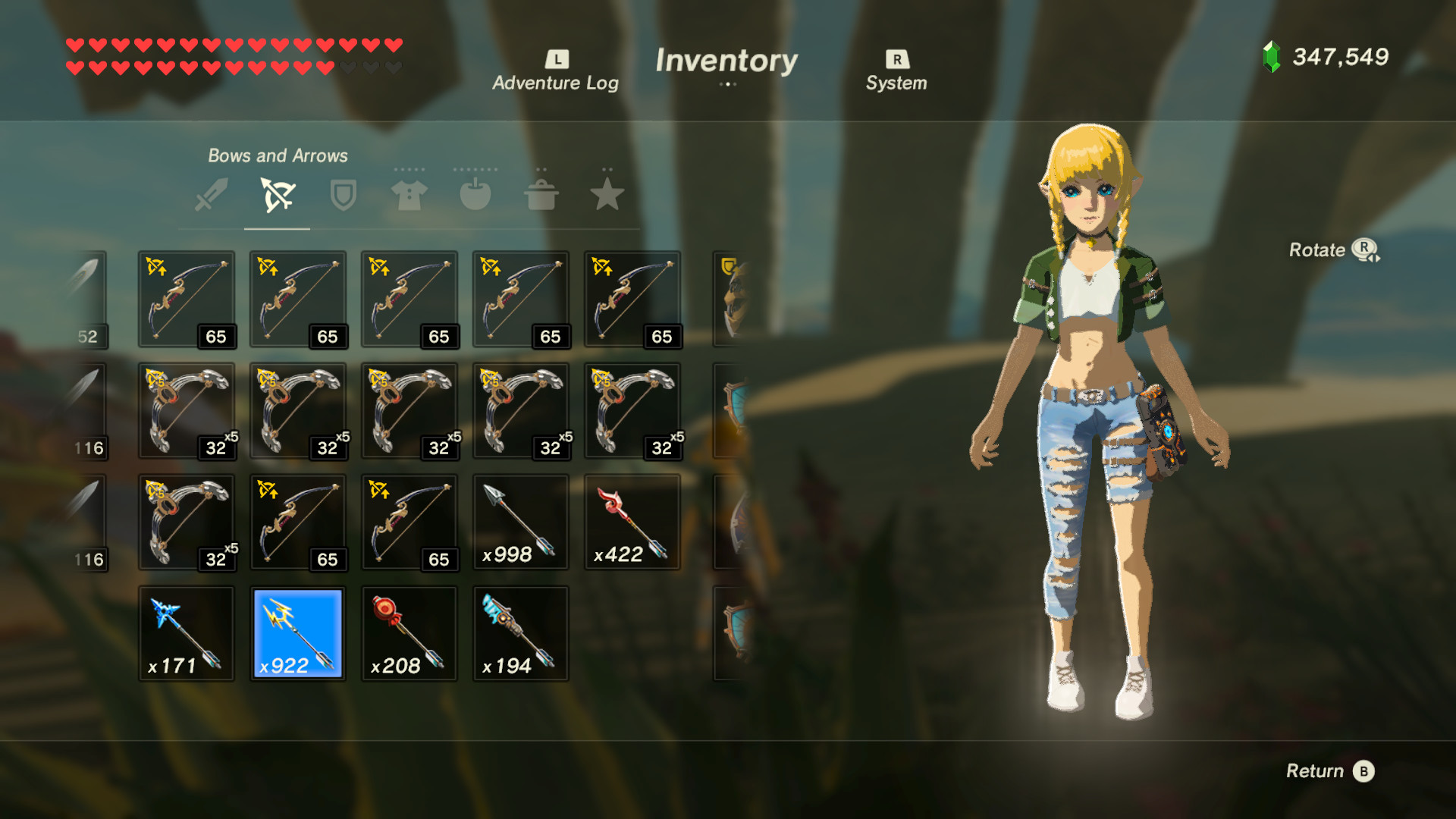The width and height of the screenshot is (1456, 819).
Task: Click the Rotate control next to character
Action: (x=1335, y=250)
